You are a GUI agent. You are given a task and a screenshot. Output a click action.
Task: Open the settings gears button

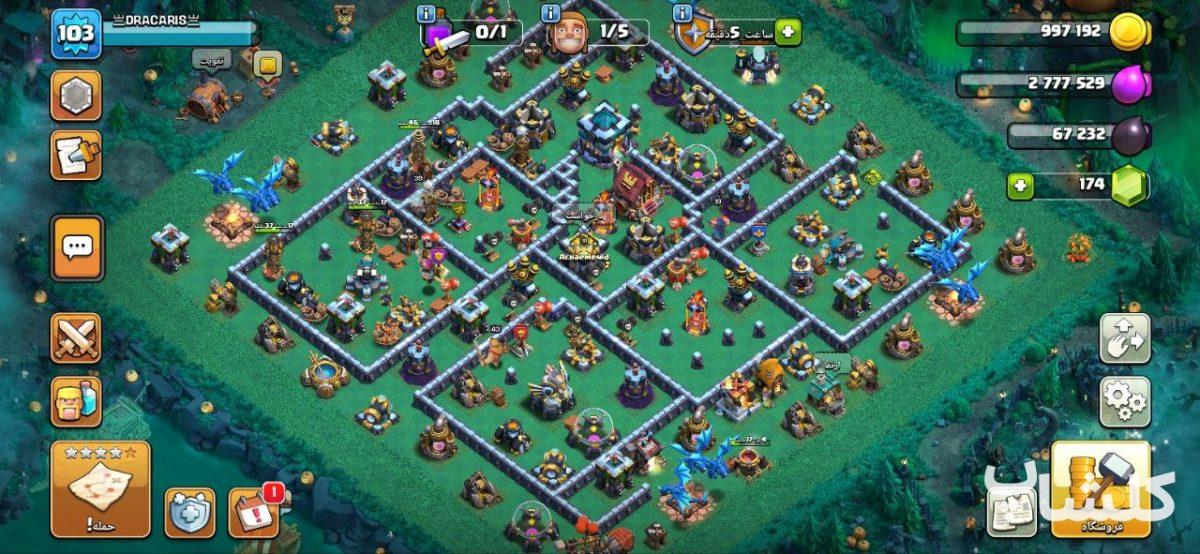click(x=1125, y=401)
